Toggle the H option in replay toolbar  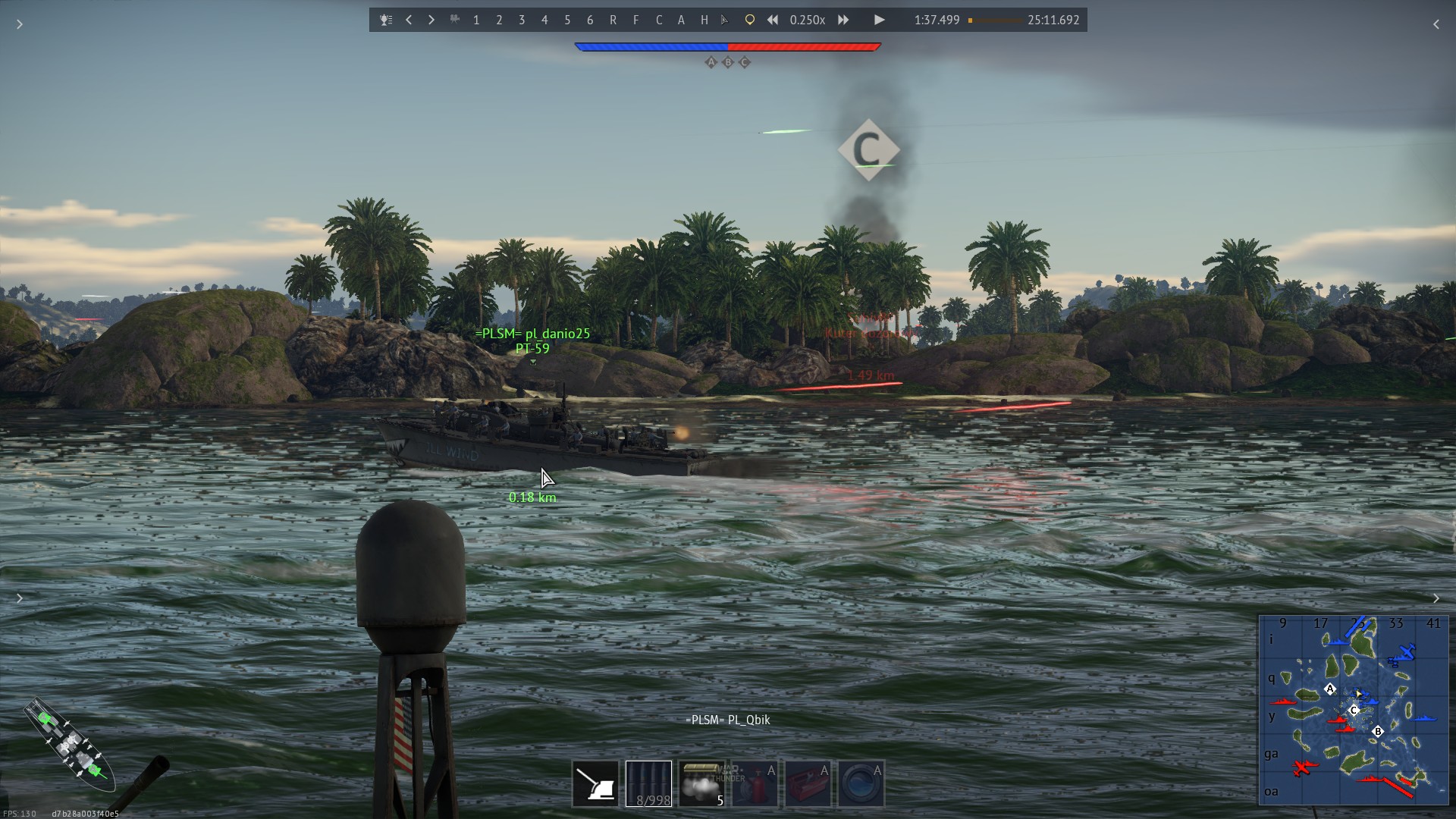(x=704, y=20)
